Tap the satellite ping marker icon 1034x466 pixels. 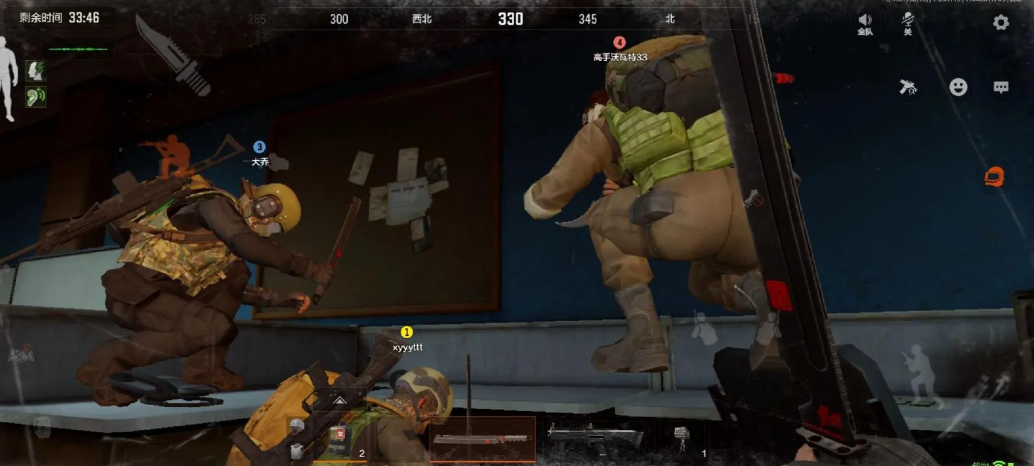click(x=908, y=87)
